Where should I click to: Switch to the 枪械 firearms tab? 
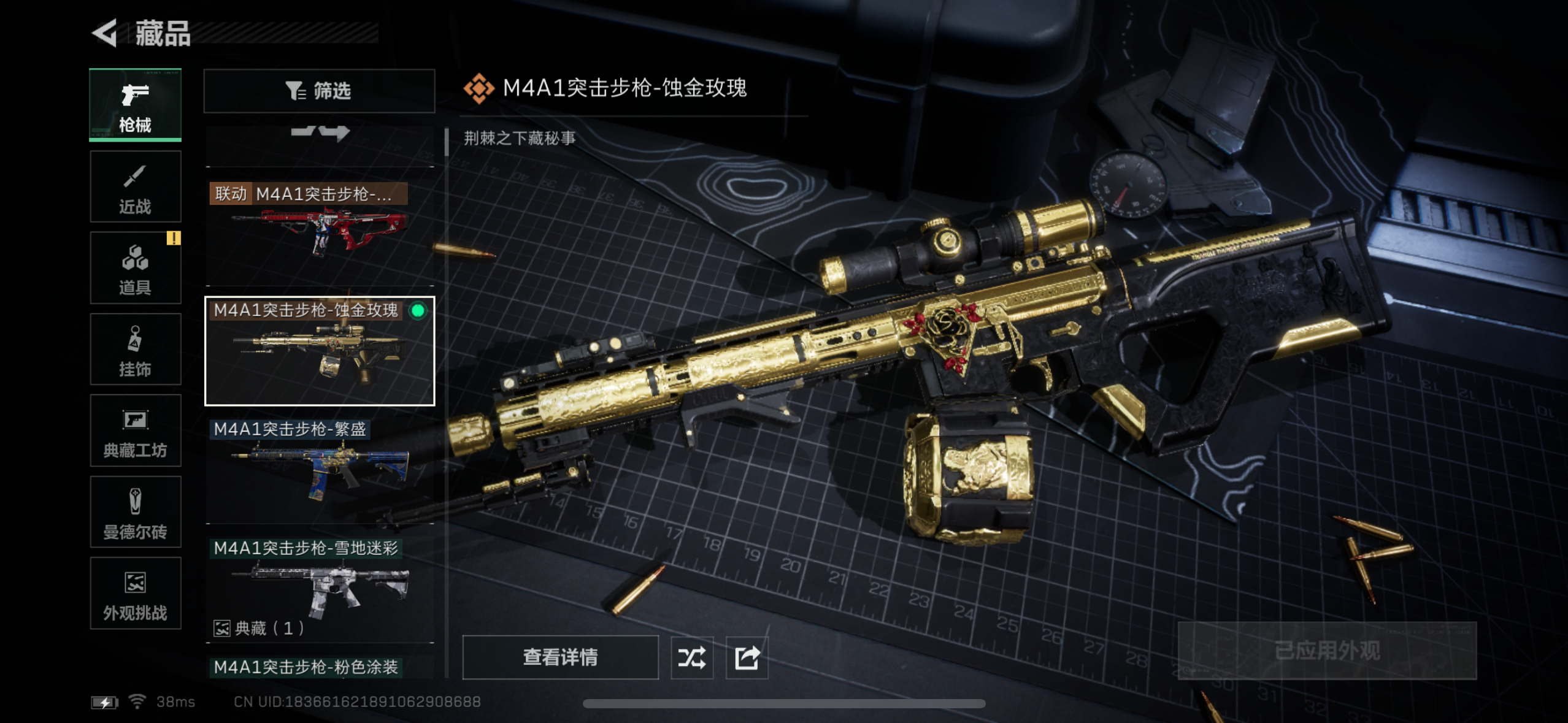click(x=135, y=105)
